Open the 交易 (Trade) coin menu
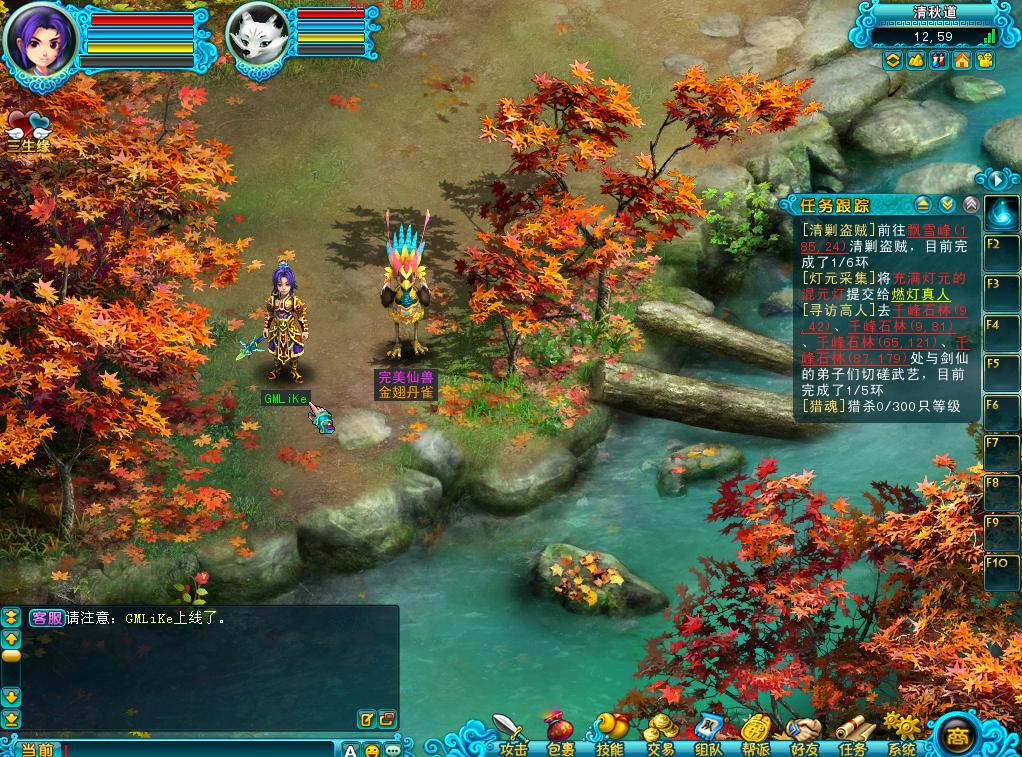Image resolution: width=1022 pixels, height=757 pixels. point(659,734)
